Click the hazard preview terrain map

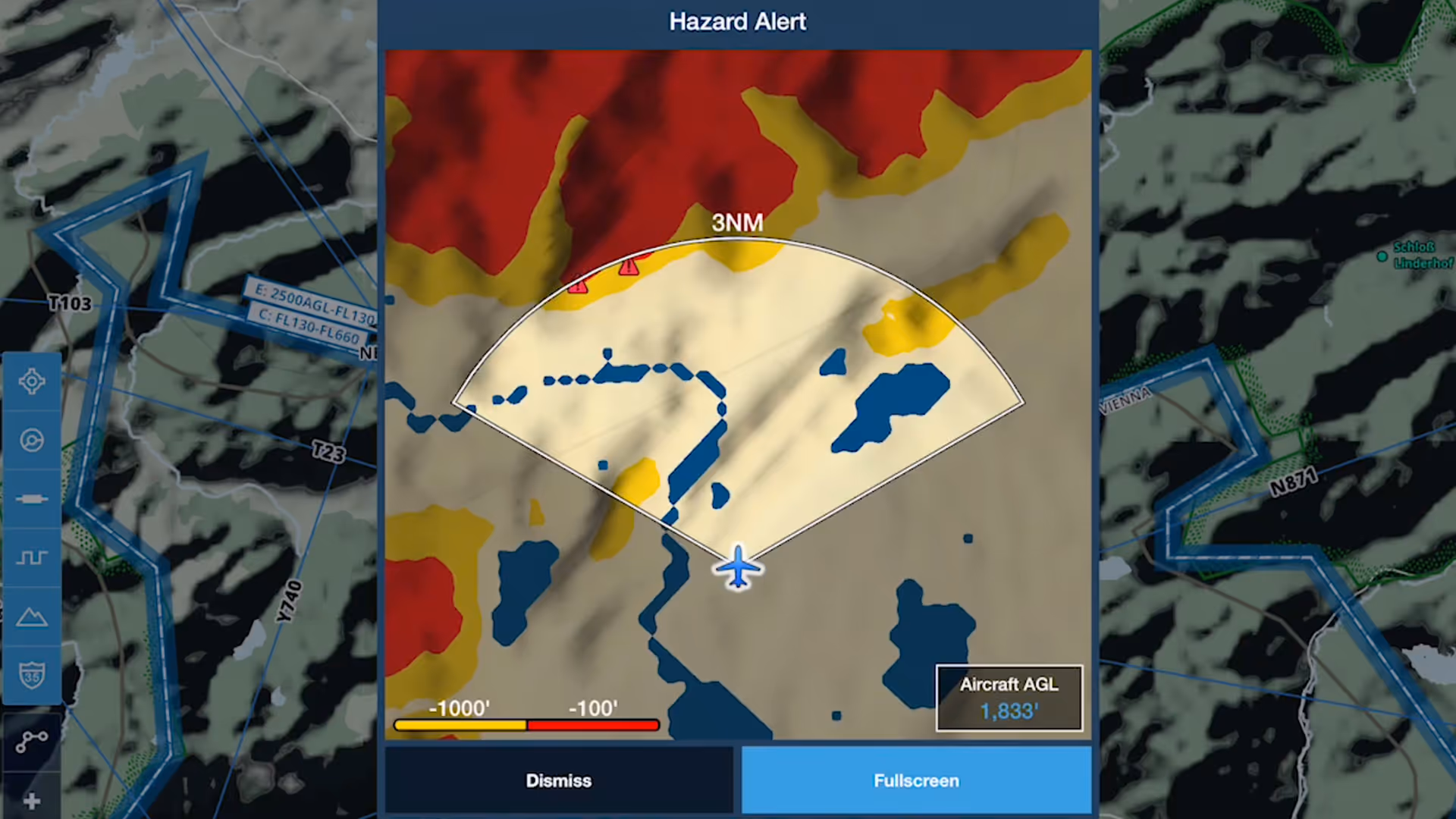pos(738,394)
